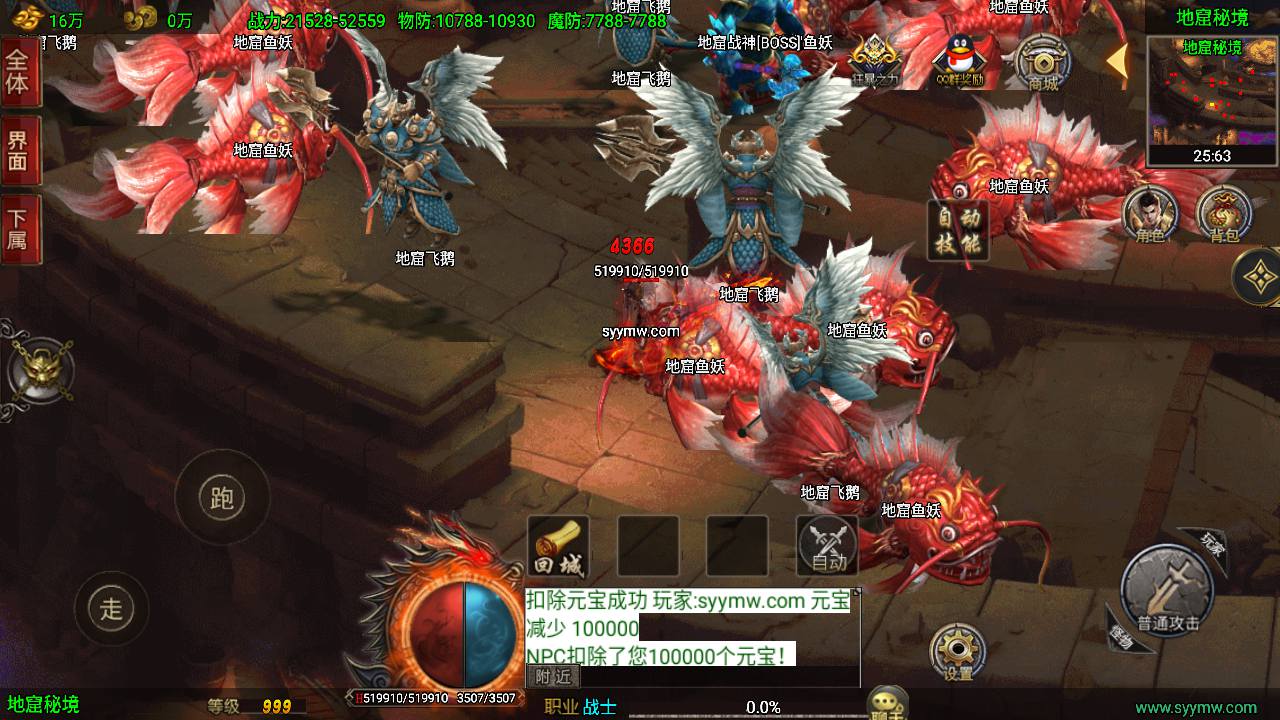Open the 下属 tab

pyautogui.click(x=18, y=229)
